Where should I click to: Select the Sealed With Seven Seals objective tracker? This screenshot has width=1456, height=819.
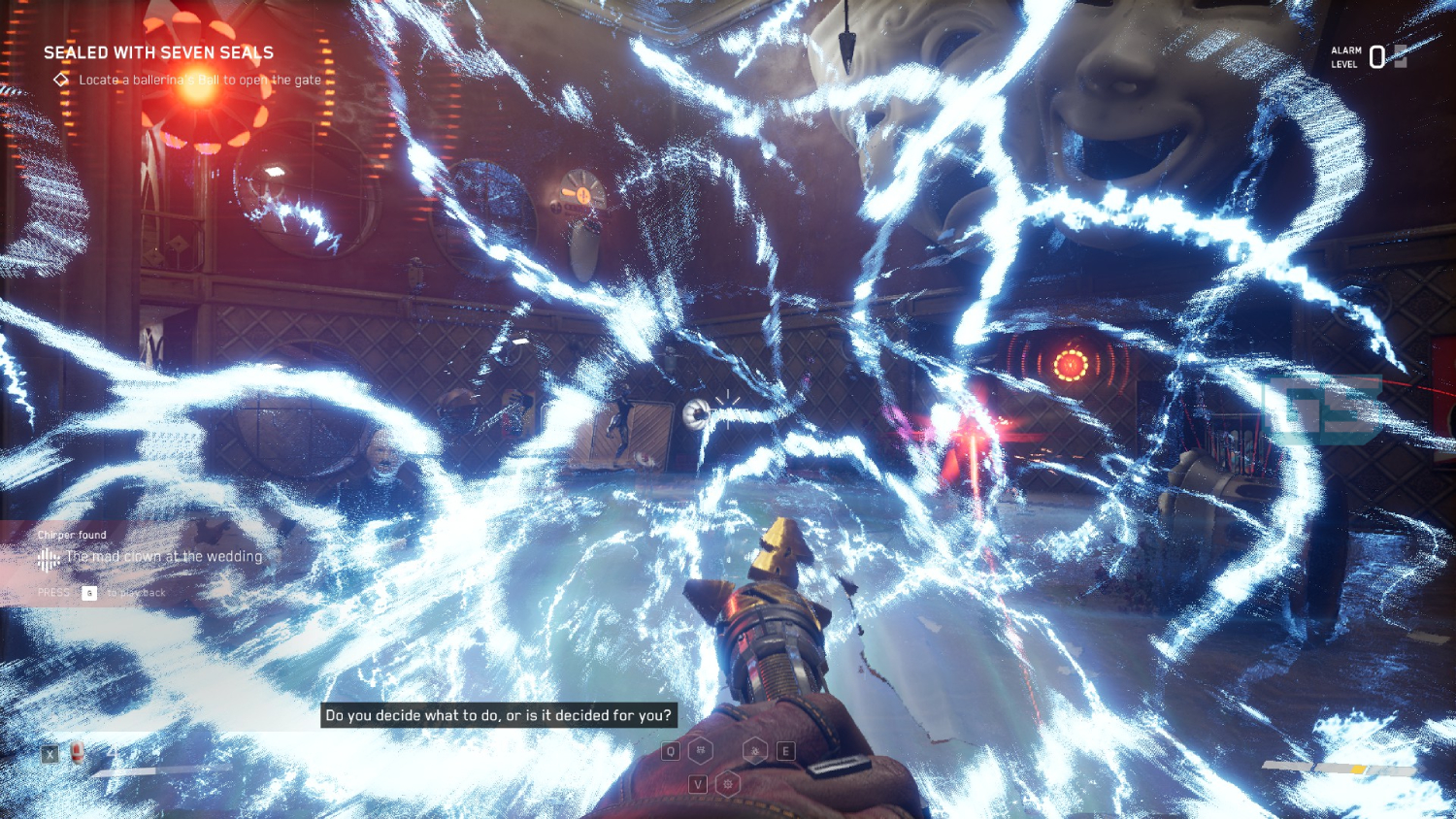pyautogui.click(x=158, y=53)
